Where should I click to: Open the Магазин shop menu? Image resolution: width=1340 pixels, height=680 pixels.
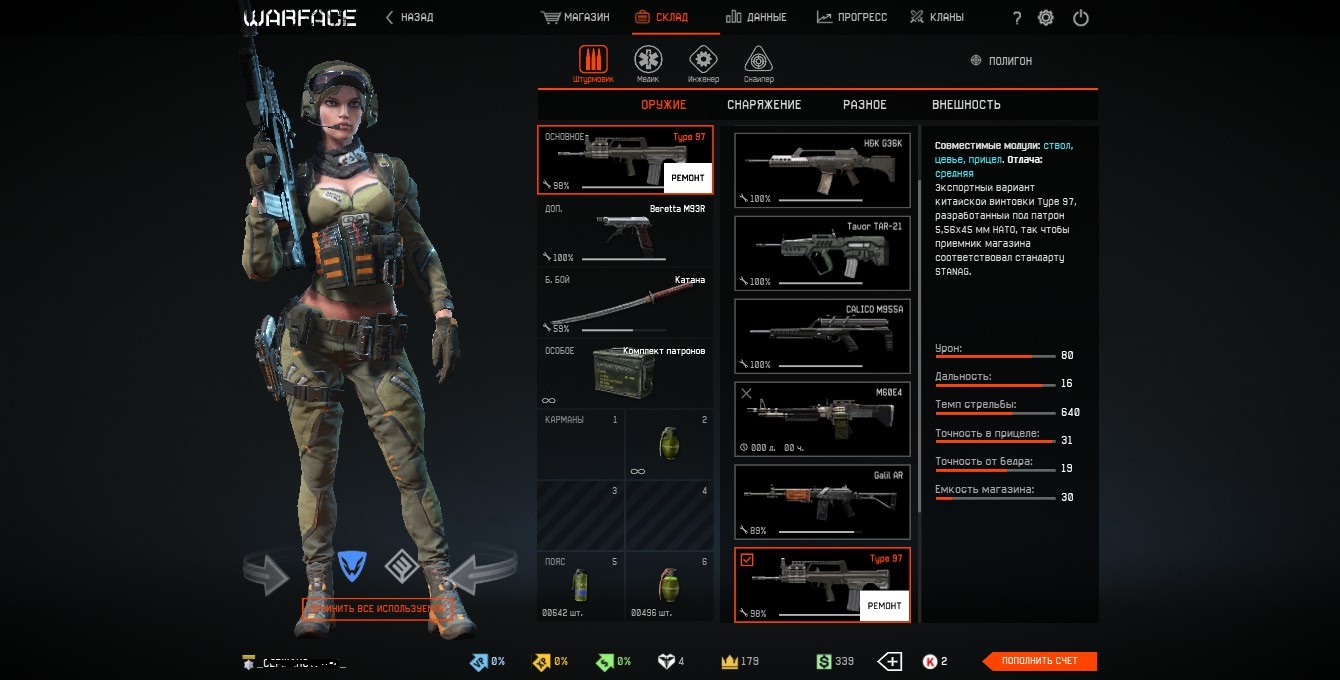[x=575, y=17]
